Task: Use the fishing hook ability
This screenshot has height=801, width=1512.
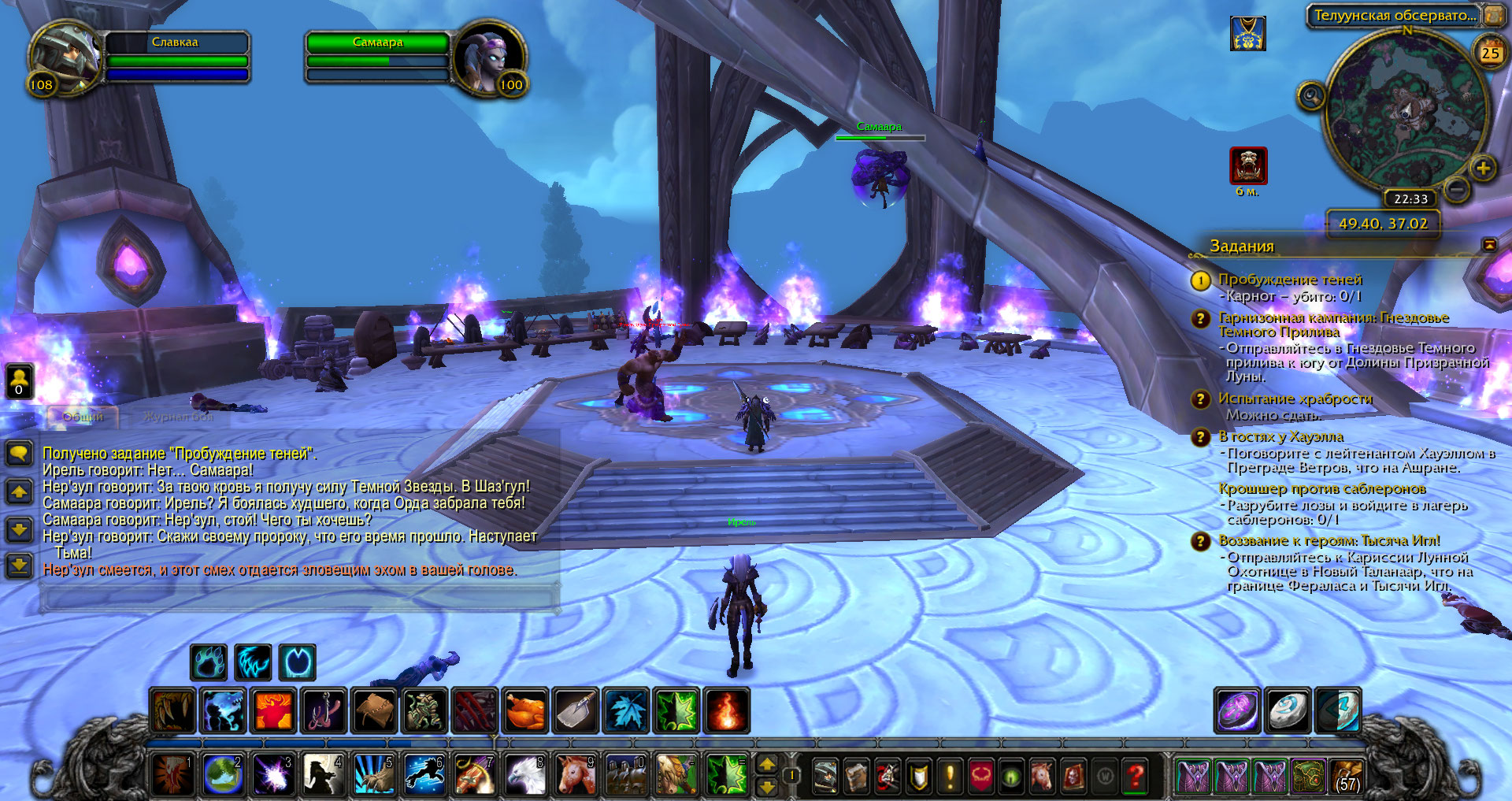Action: [323, 710]
